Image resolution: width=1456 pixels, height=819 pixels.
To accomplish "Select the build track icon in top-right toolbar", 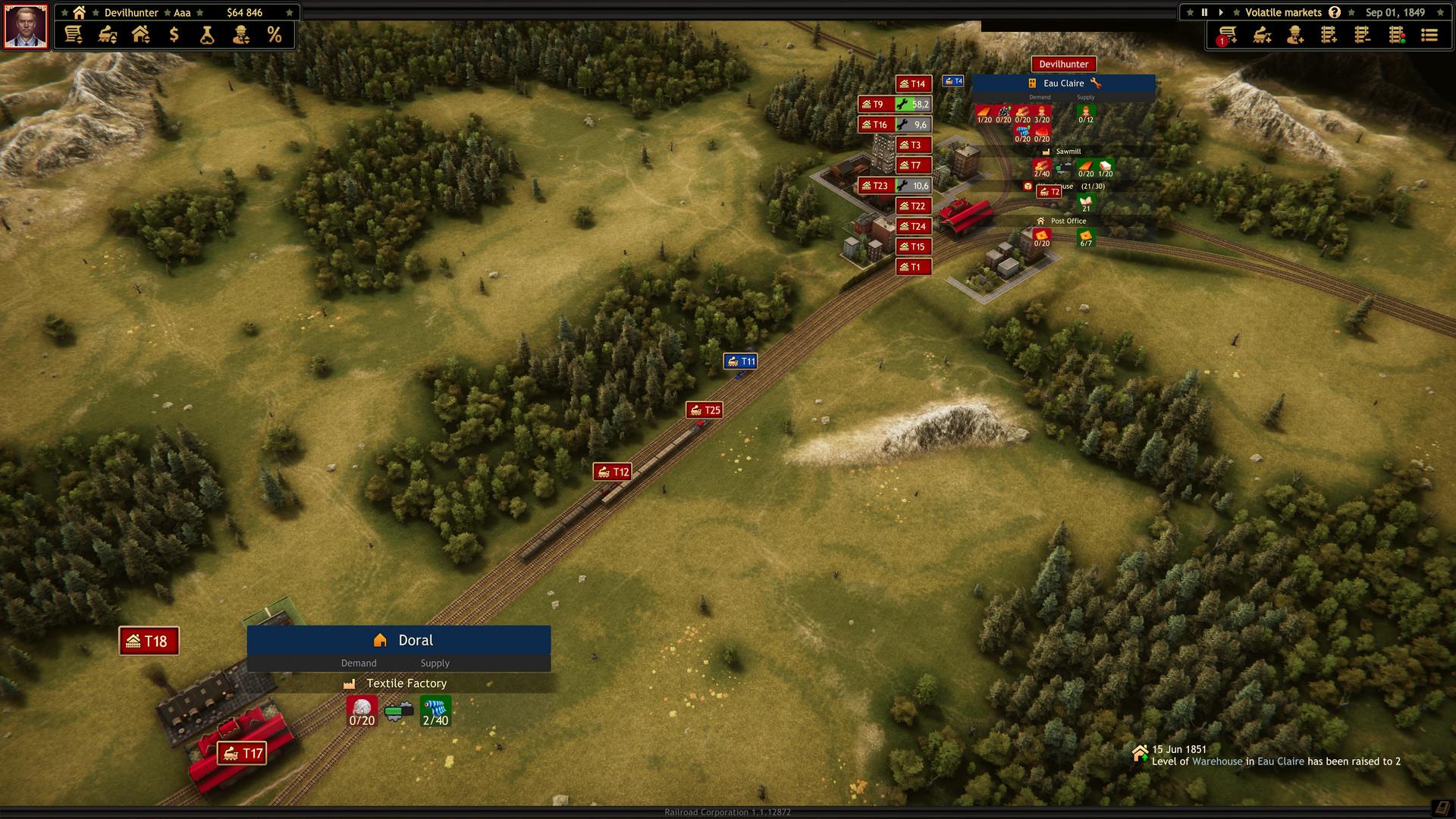I will 1329,35.
